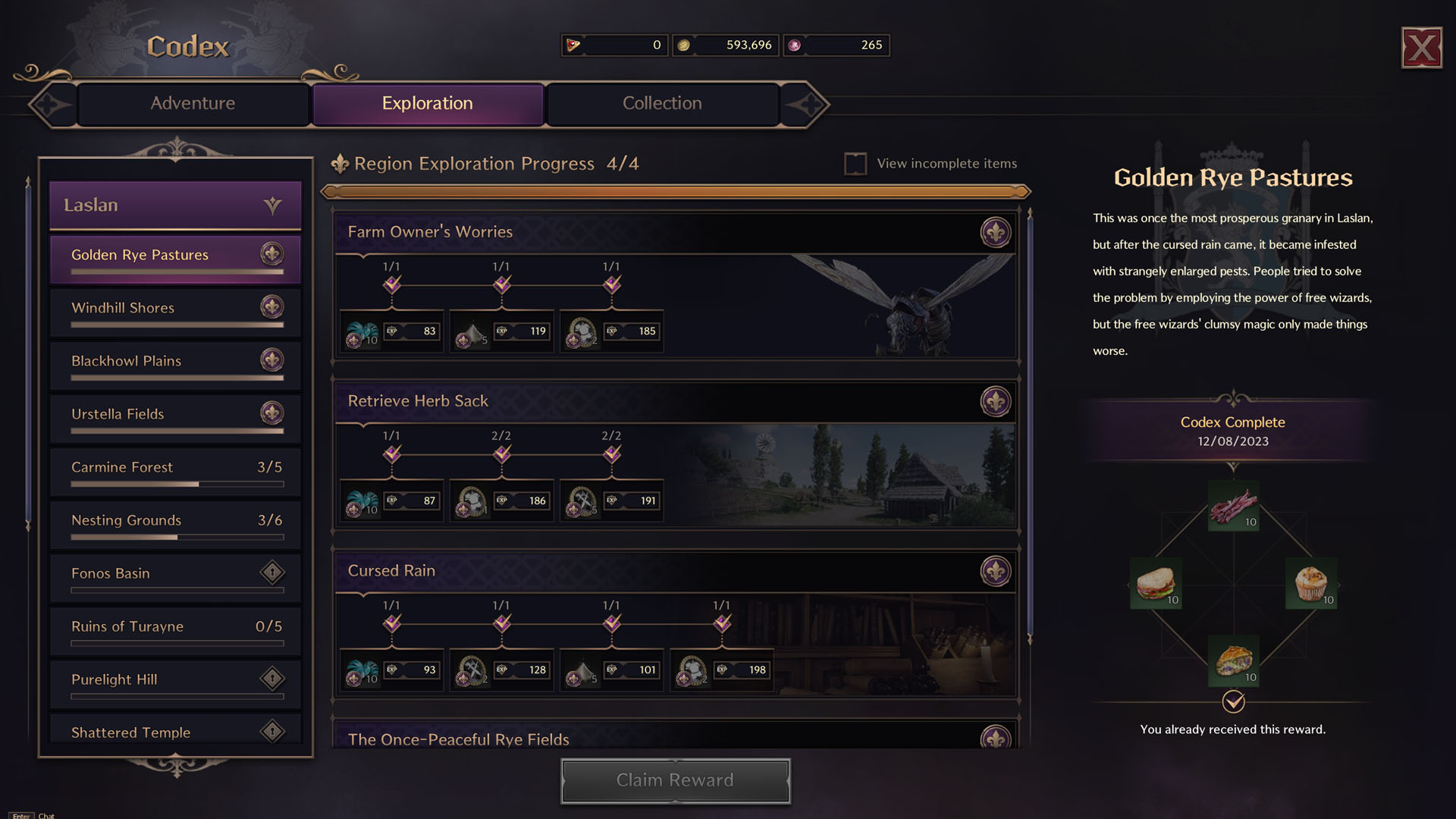Click the Cursed Rain fleur-de-lis medallion
The height and width of the screenshot is (819, 1456).
coord(996,571)
